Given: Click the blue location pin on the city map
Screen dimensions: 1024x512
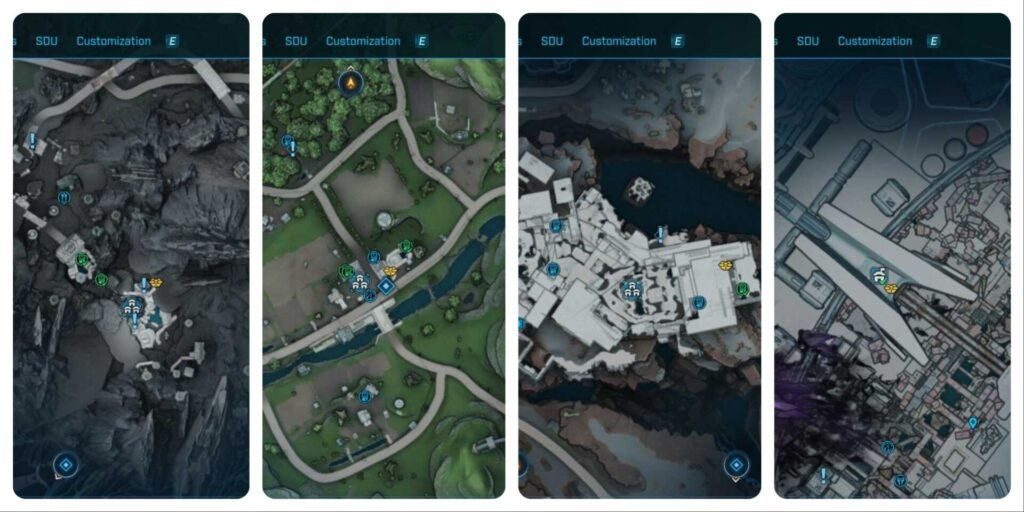Looking at the screenshot, I should 973,424.
